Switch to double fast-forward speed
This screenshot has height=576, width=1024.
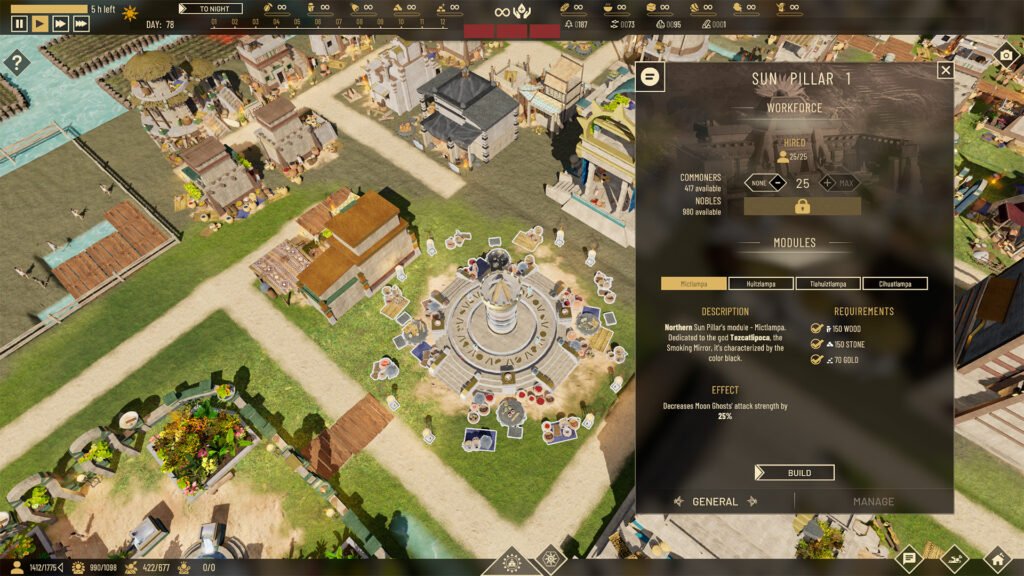click(x=60, y=24)
